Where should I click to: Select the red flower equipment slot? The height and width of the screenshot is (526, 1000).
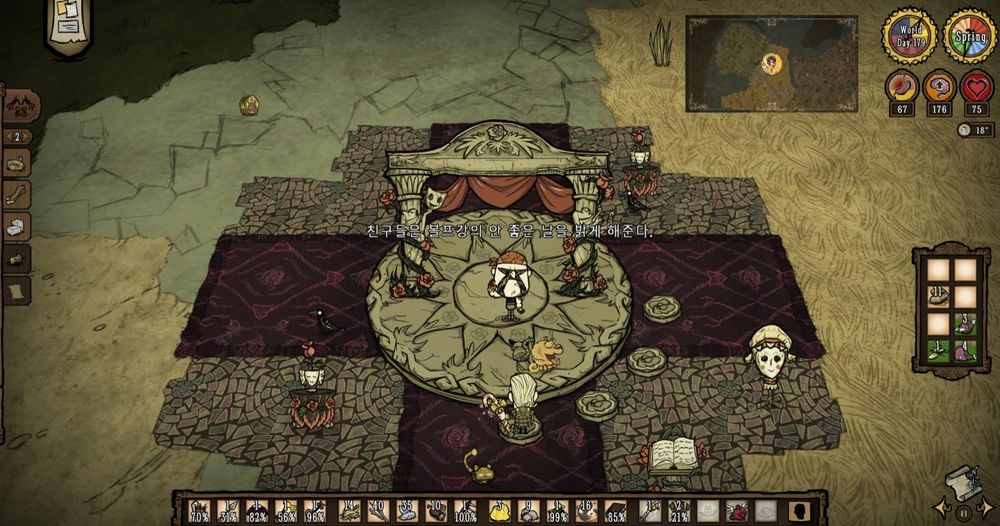tap(737, 510)
